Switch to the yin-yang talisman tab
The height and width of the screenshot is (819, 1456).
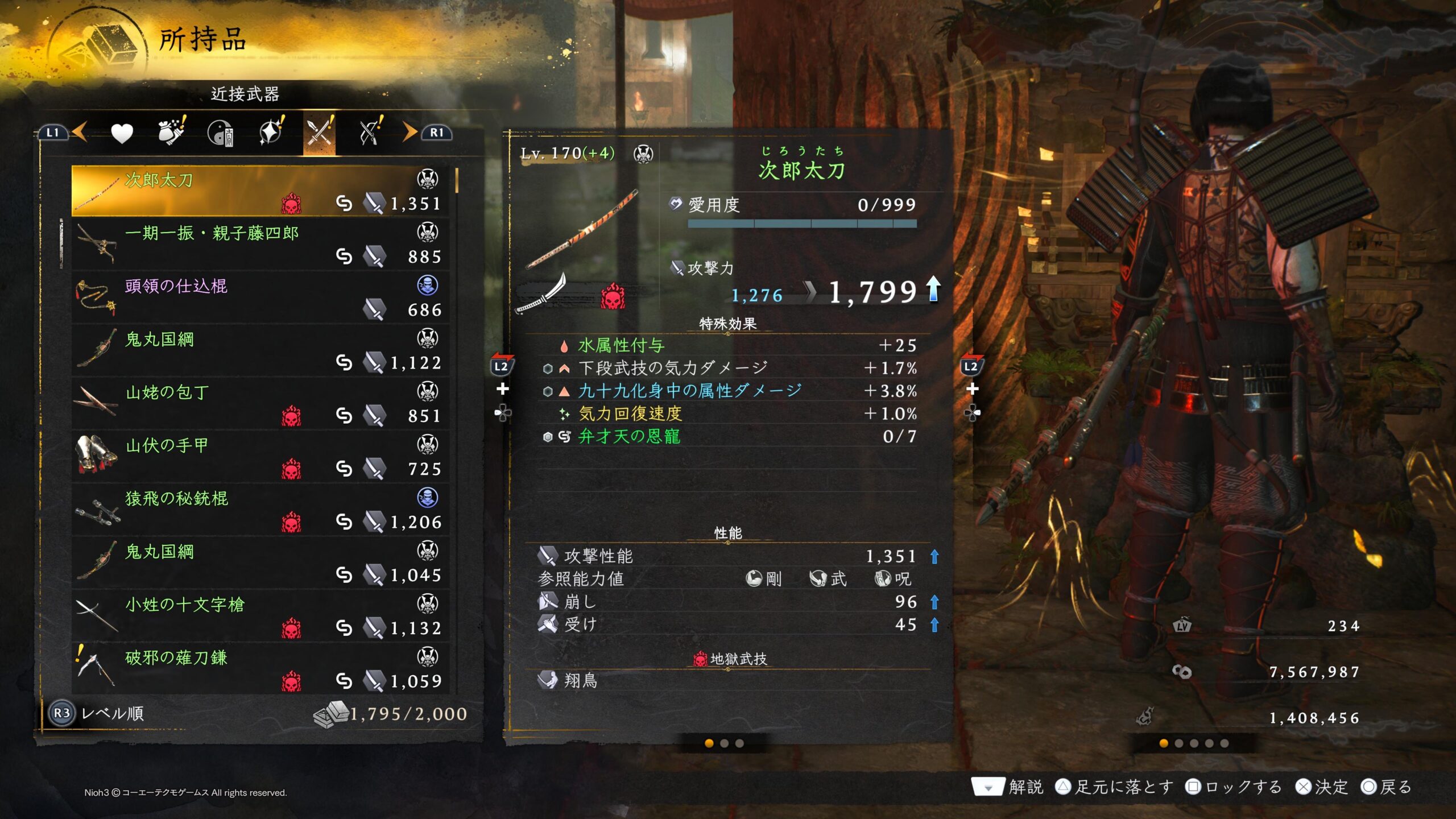pyautogui.click(x=221, y=133)
